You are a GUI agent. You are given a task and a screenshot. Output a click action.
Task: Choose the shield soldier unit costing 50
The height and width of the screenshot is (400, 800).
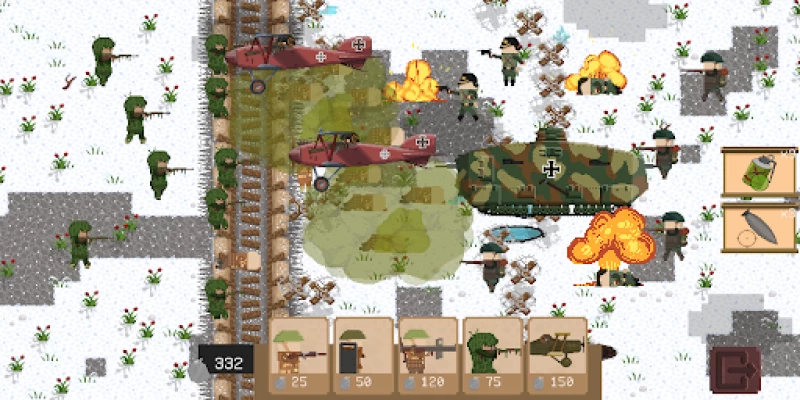point(361,353)
